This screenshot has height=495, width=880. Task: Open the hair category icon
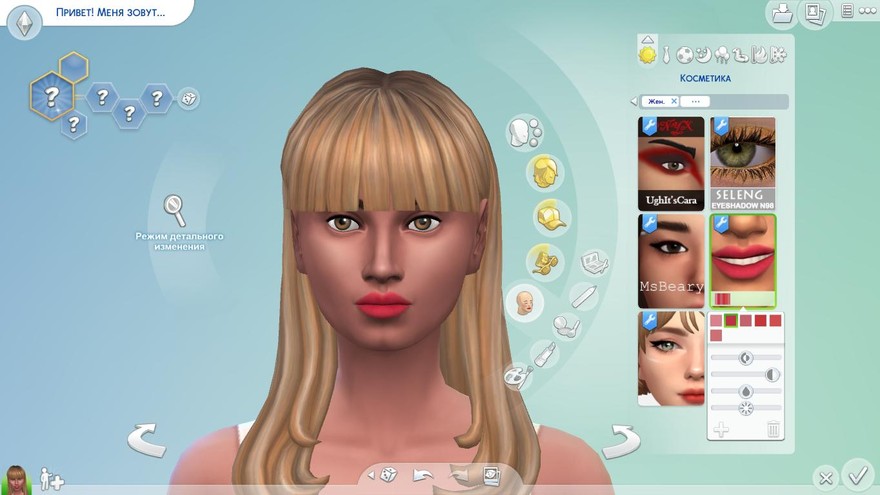tap(545, 172)
